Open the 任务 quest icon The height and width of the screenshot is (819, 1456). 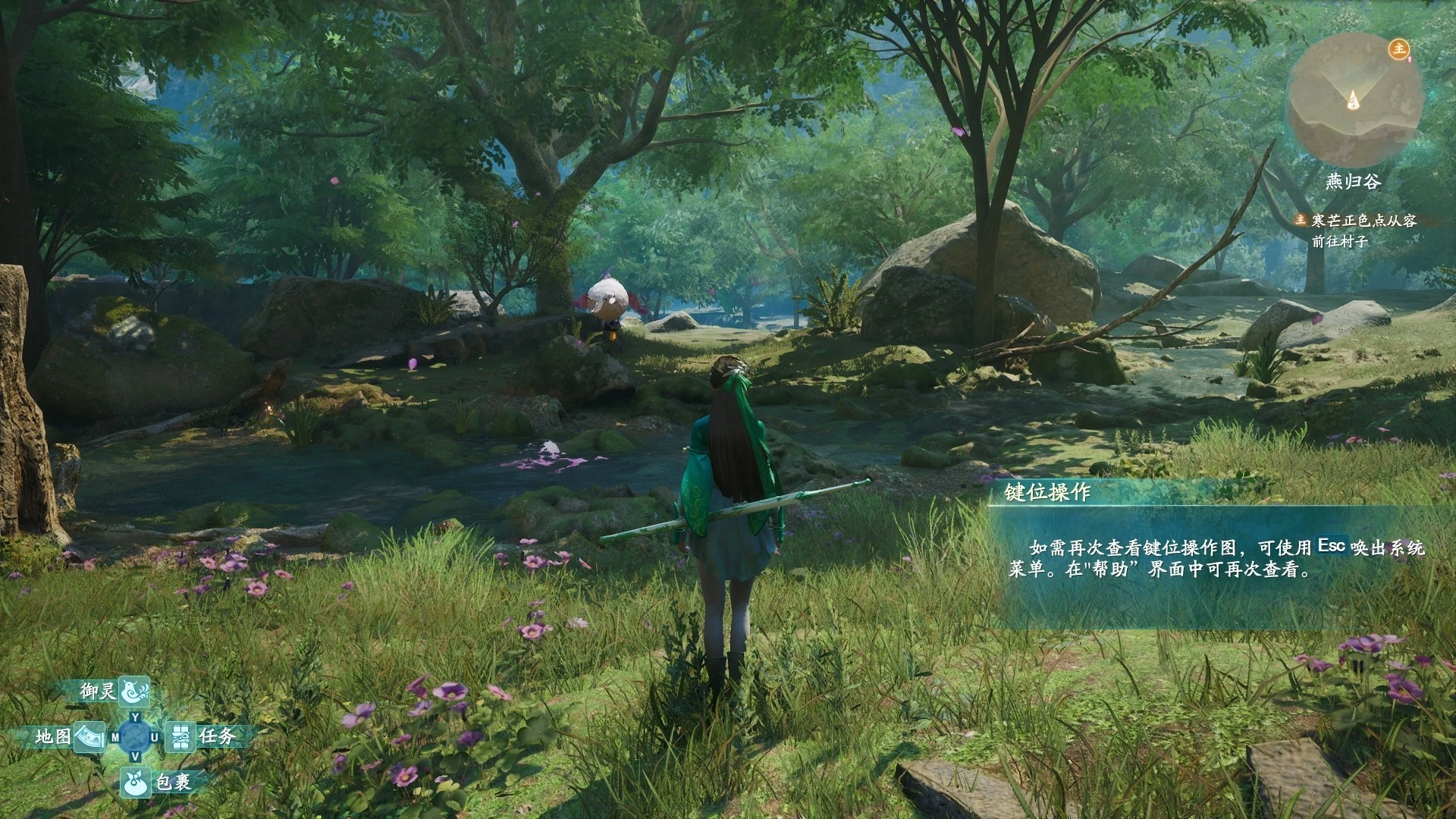[181, 736]
